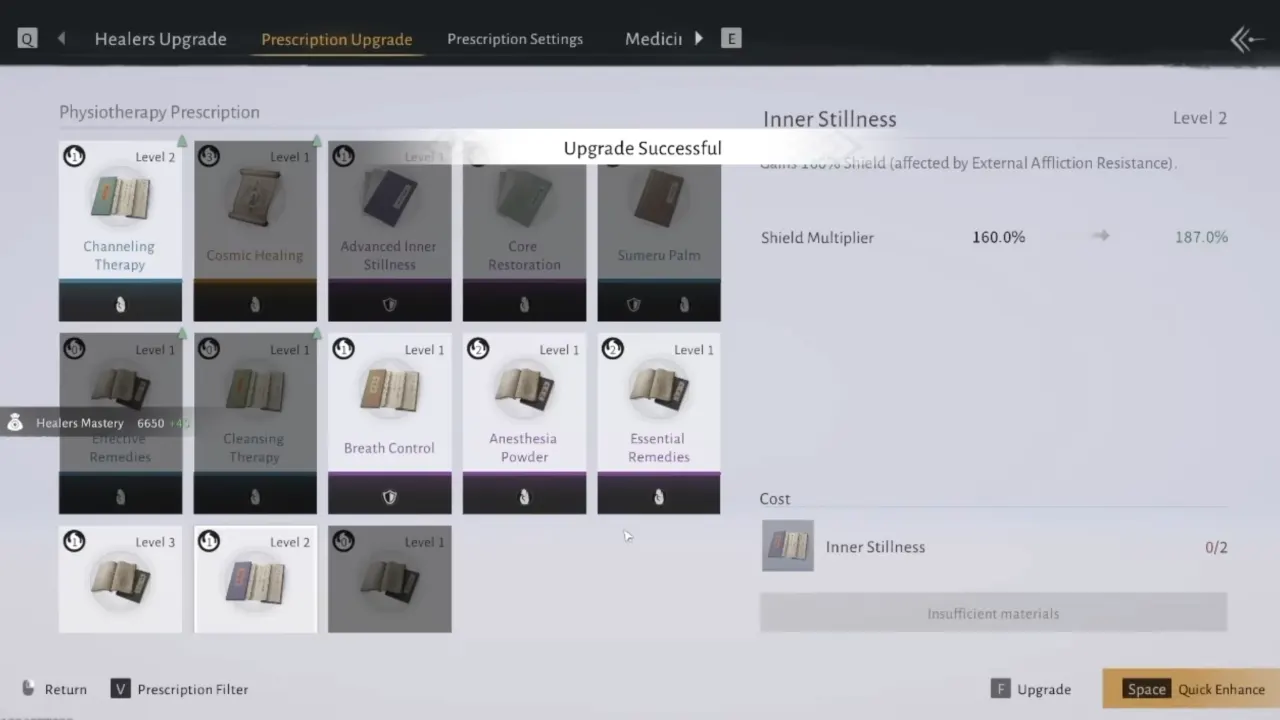1280x720 pixels.
Task: Open the Healers Upgrade tab
Action: [160, 39]
